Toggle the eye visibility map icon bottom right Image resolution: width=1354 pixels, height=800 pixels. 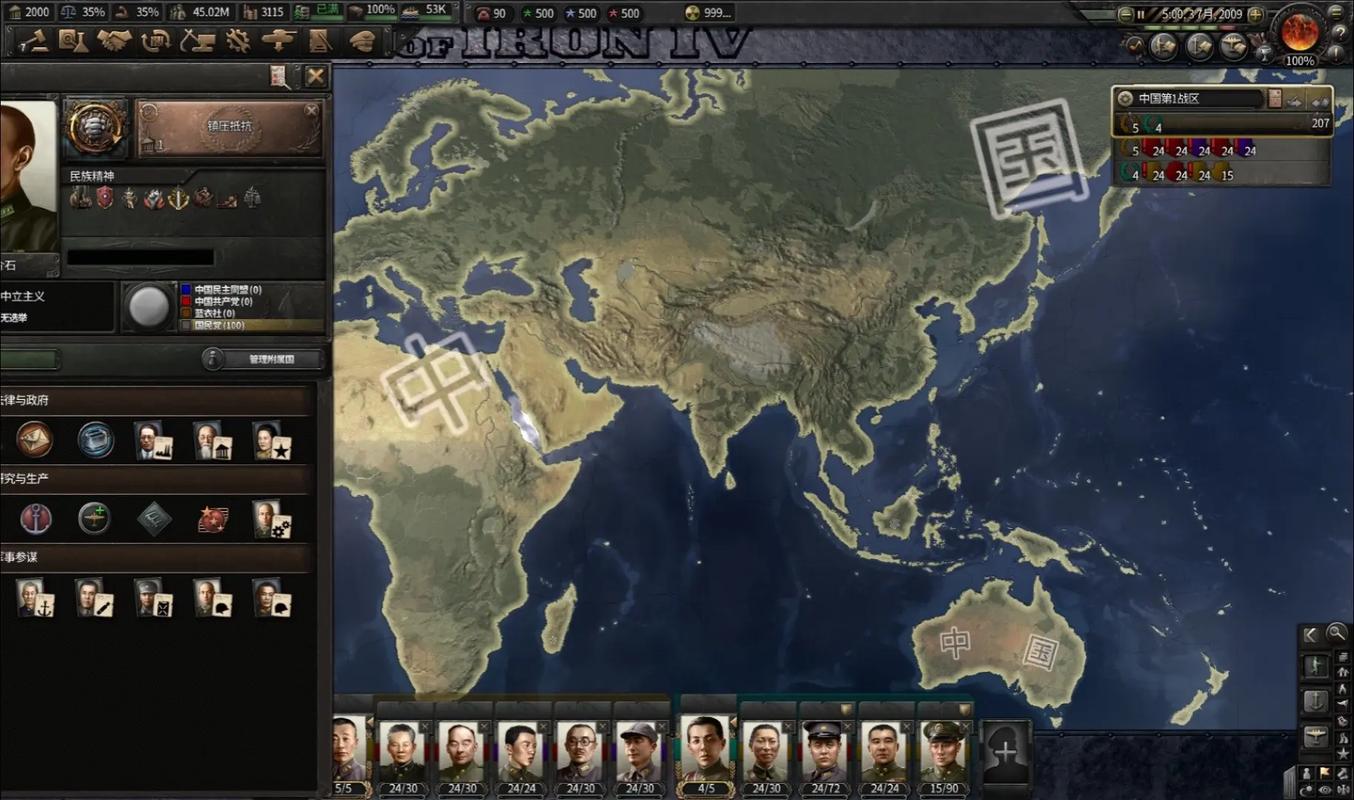click(1325, 790)
